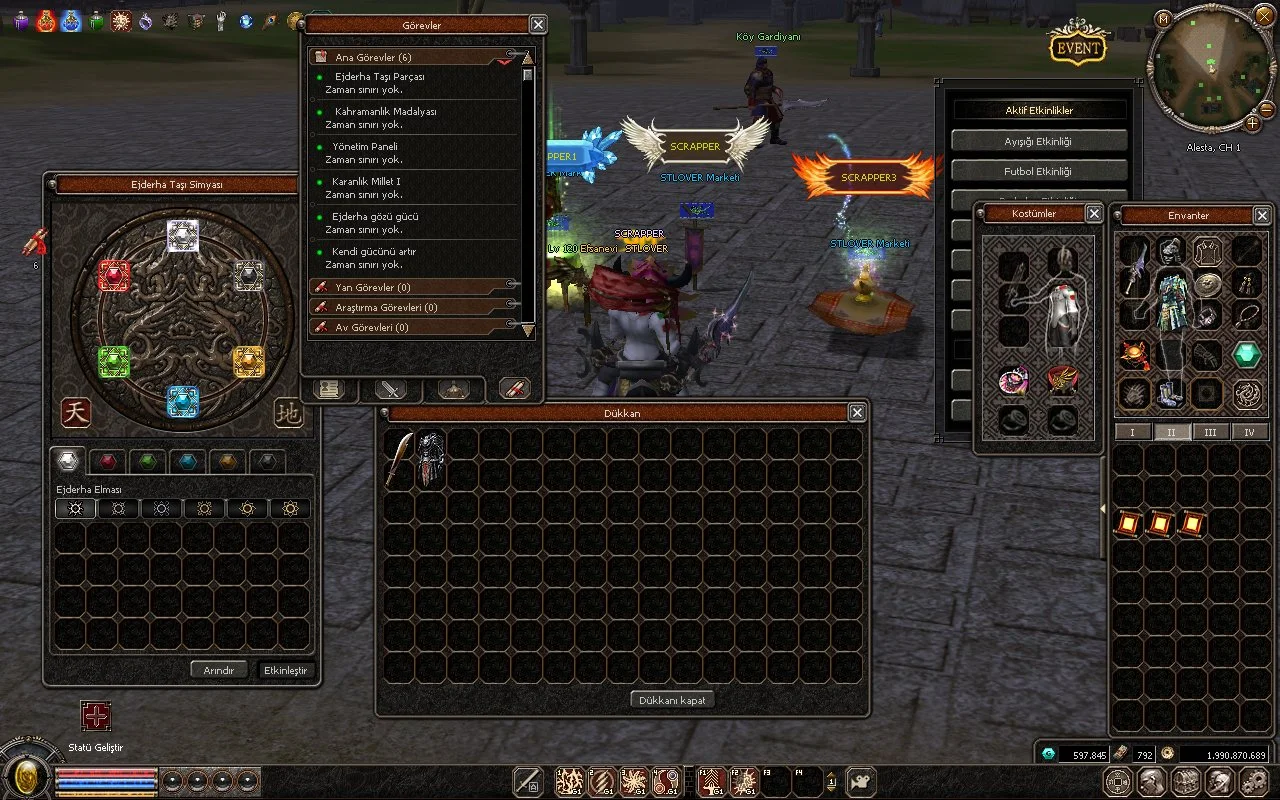The width and height of the screenshot is (1280, 800).
Task: Activate the Etkinleştir button
Action: tap(285, 670)
